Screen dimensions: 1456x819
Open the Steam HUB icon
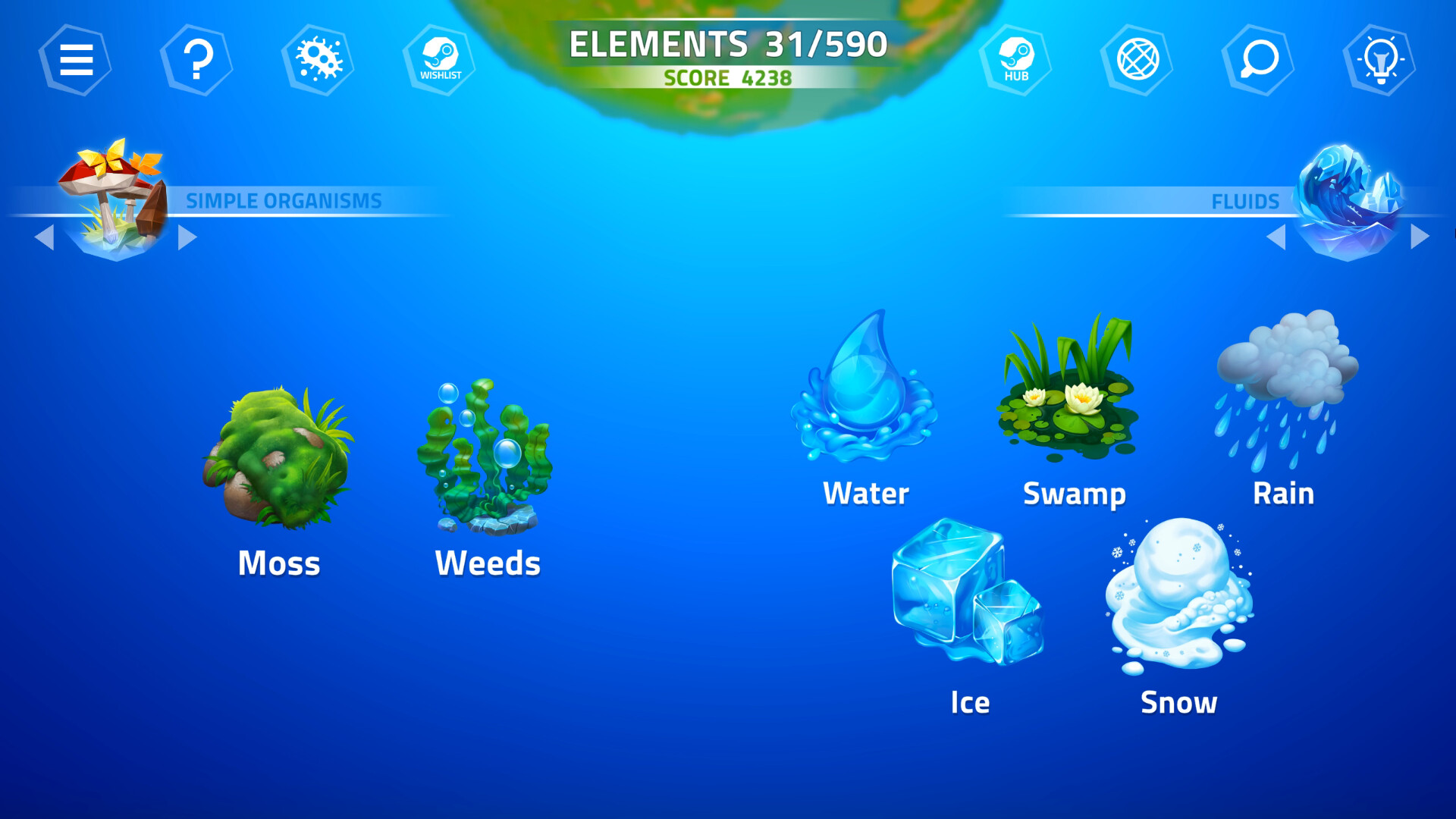coord(1016,58)
